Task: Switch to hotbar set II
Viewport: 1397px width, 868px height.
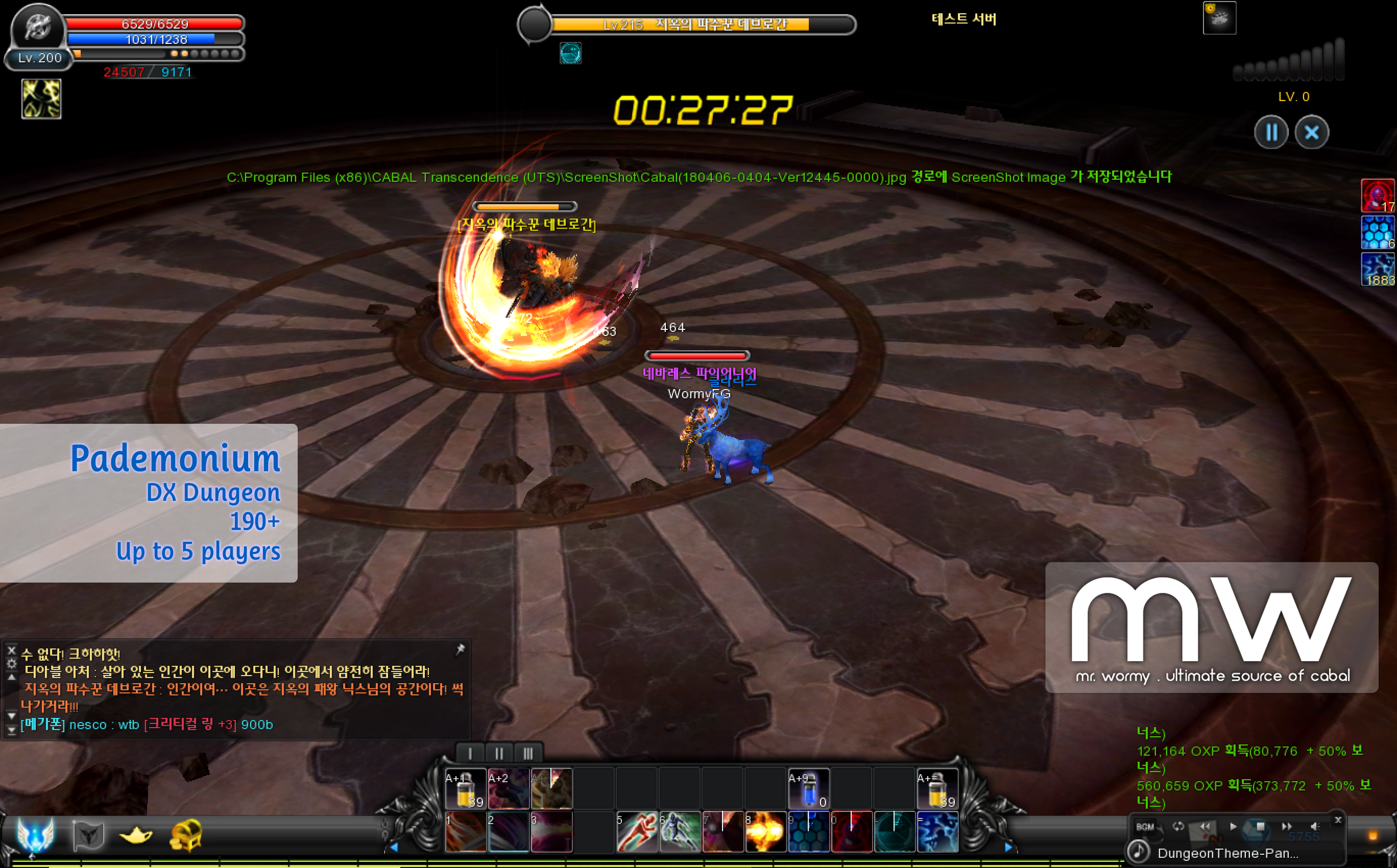Action: [x=499, y=753]
